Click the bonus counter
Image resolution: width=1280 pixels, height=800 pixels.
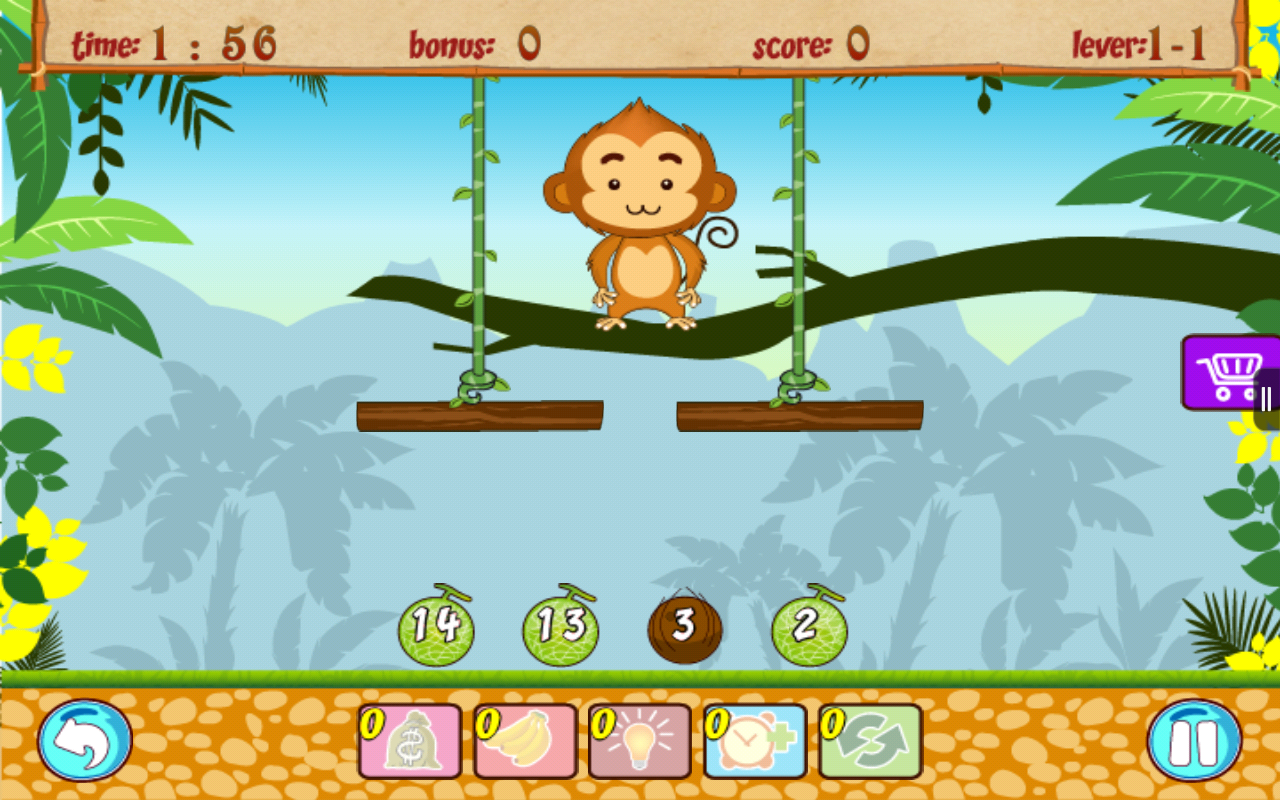pos(470,43)
